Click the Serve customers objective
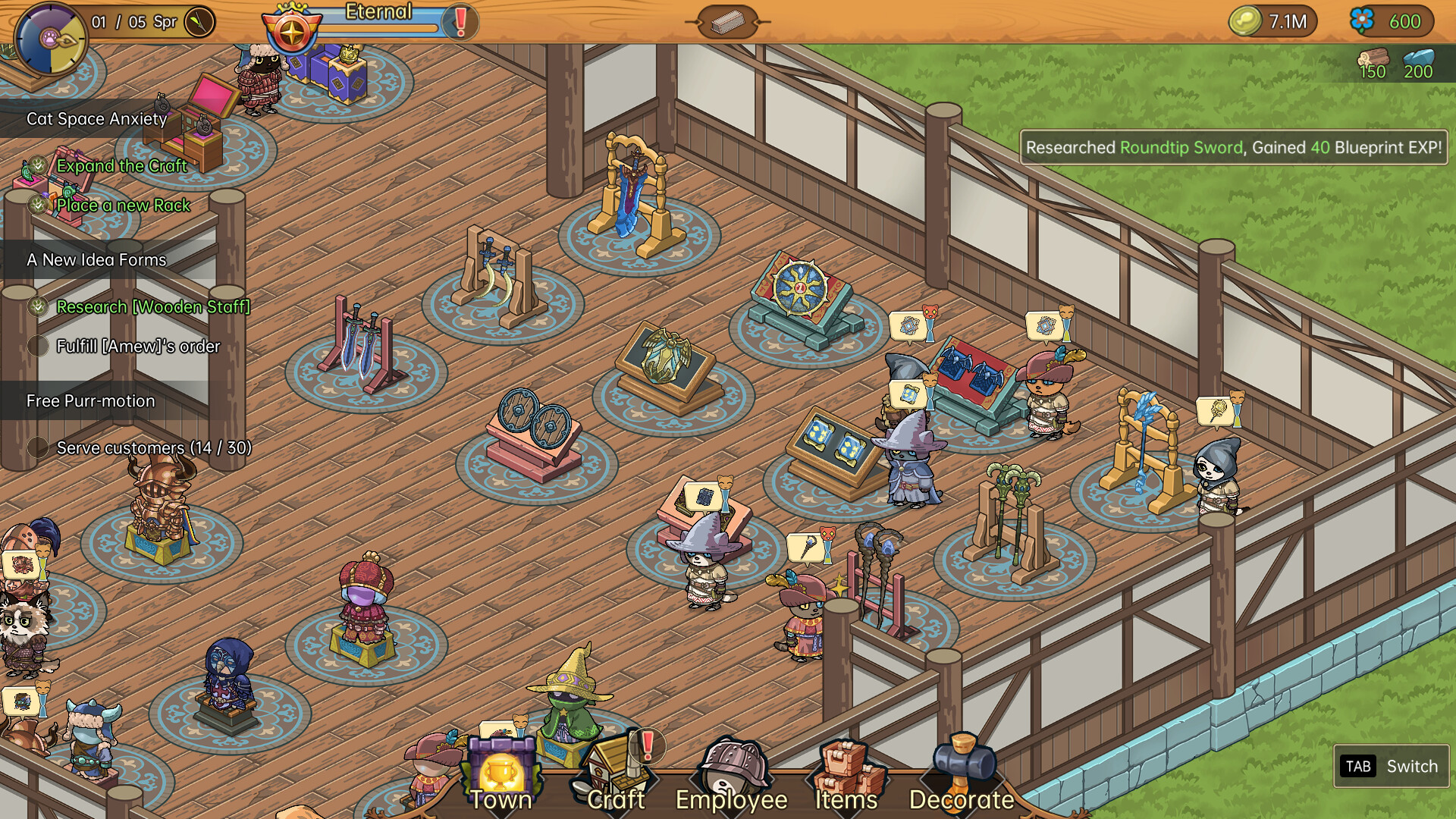Image resolution: width=1456 pixels, height=819 pixels. coord(153,448)
